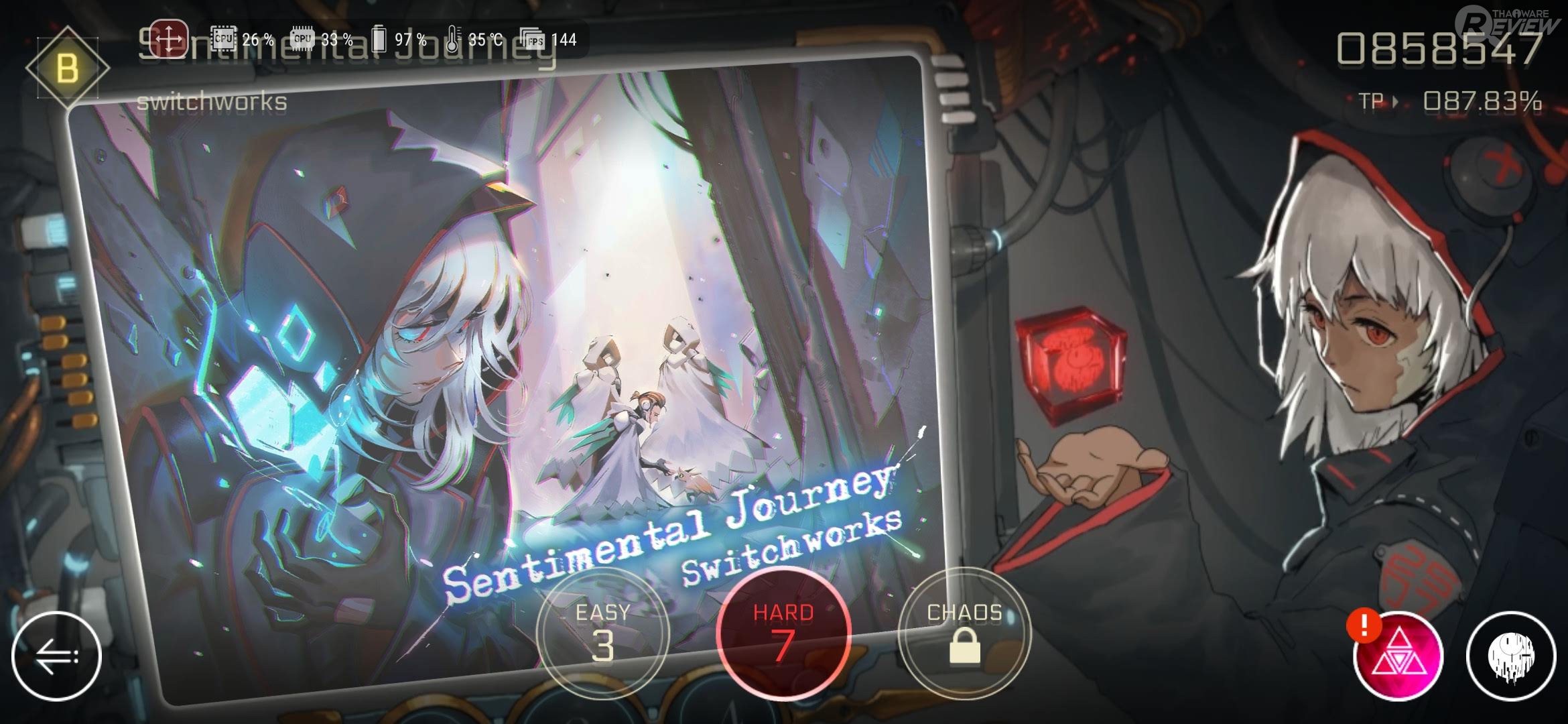Go back using the arrow button

point(56,656)
